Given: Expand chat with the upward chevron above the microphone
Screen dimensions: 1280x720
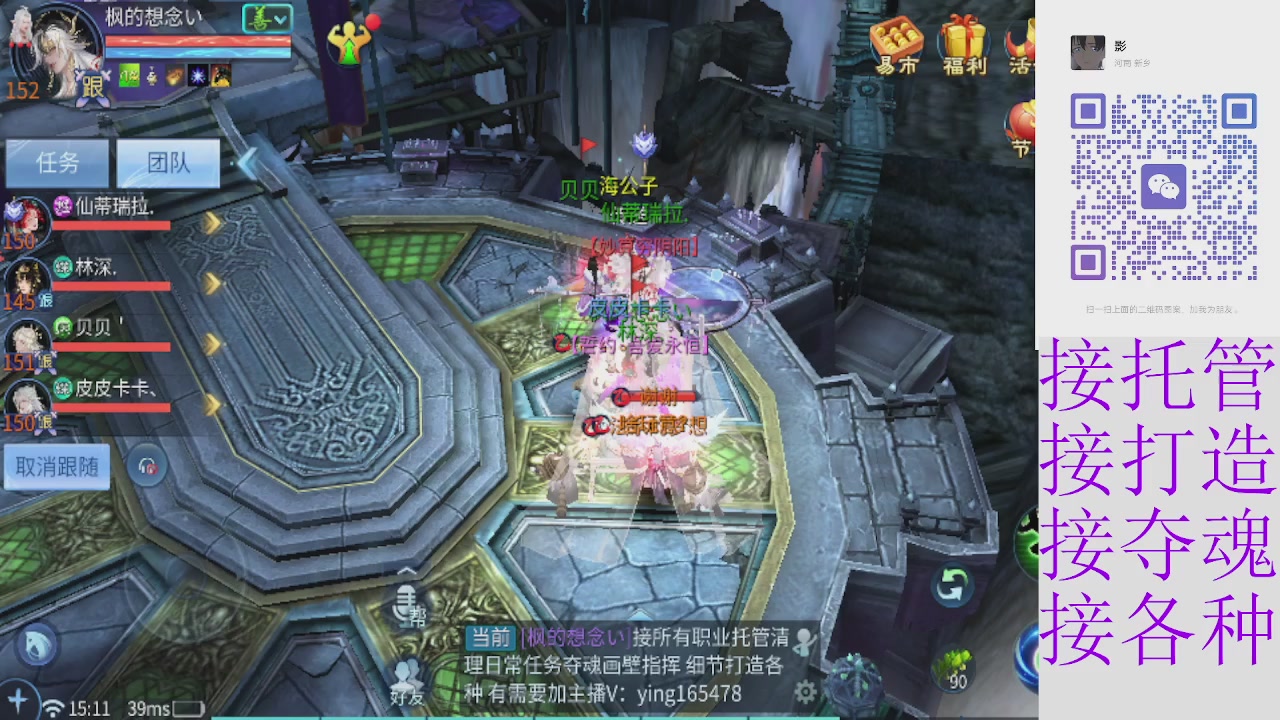Looking at the screenshot, I should coord(406,570).
